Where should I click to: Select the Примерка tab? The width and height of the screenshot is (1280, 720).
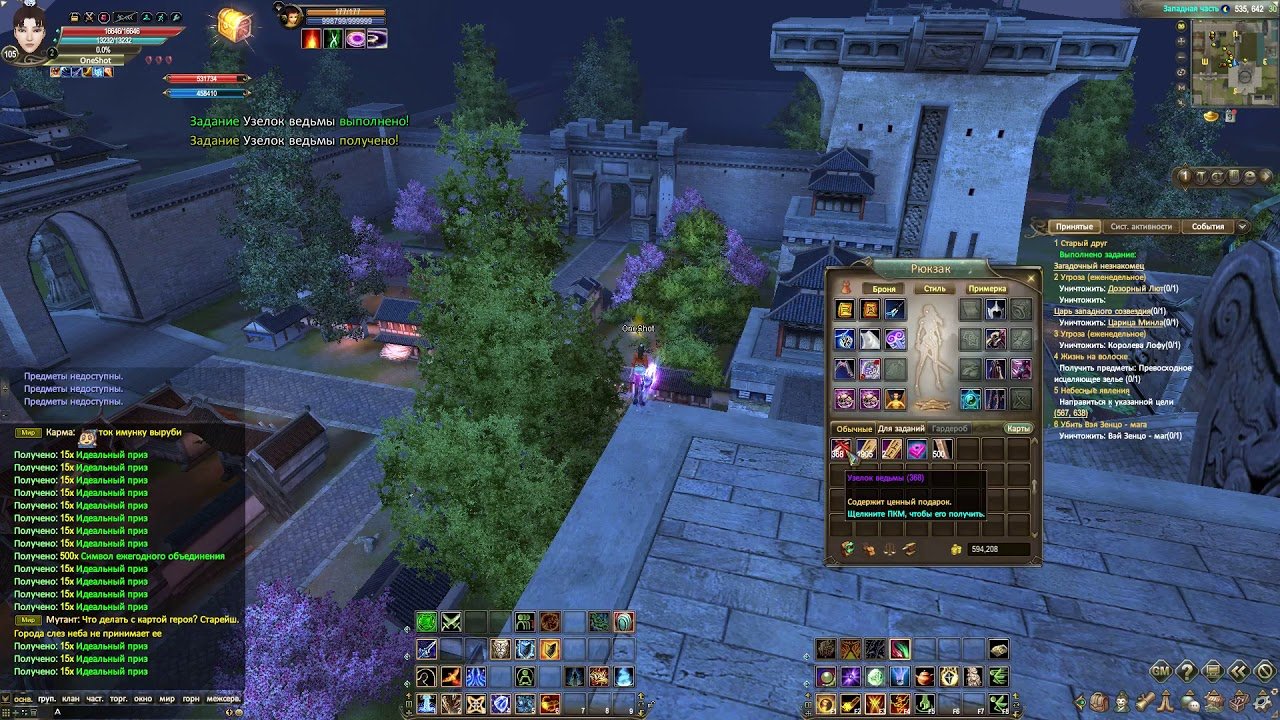pyautogui.click(x=987, y=288)
